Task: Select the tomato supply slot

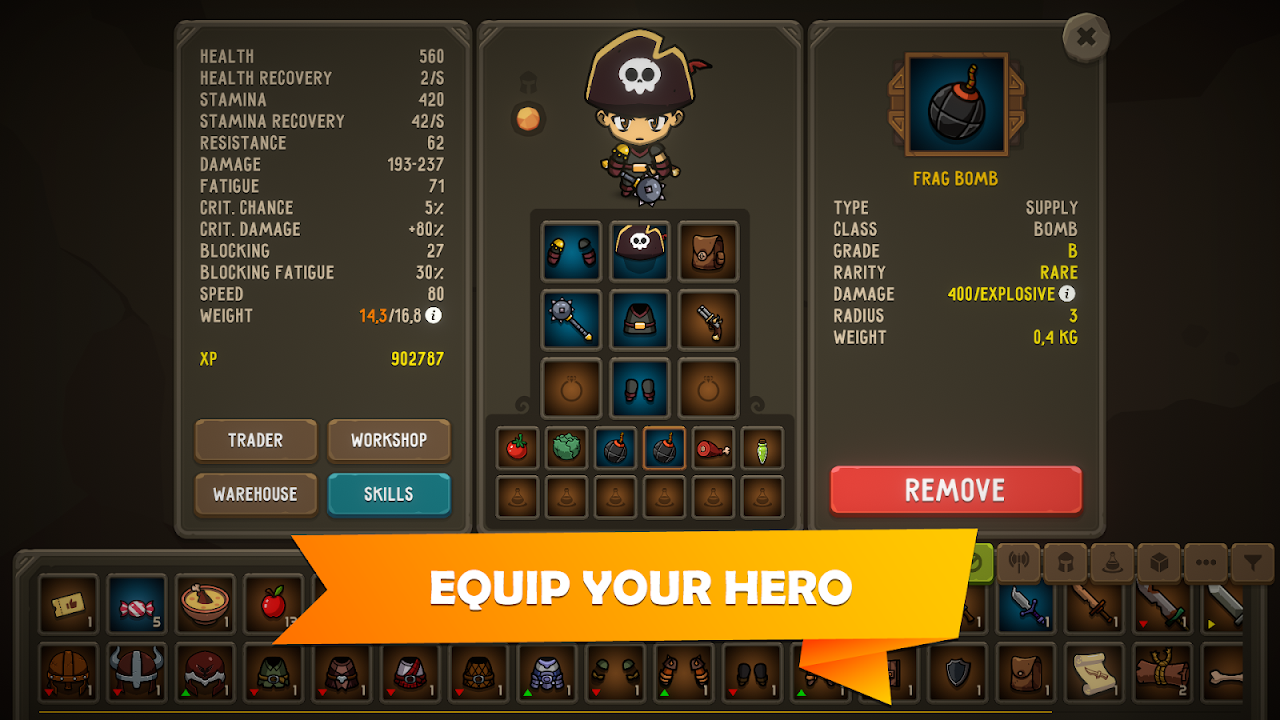Action: [x=517, y=447]
